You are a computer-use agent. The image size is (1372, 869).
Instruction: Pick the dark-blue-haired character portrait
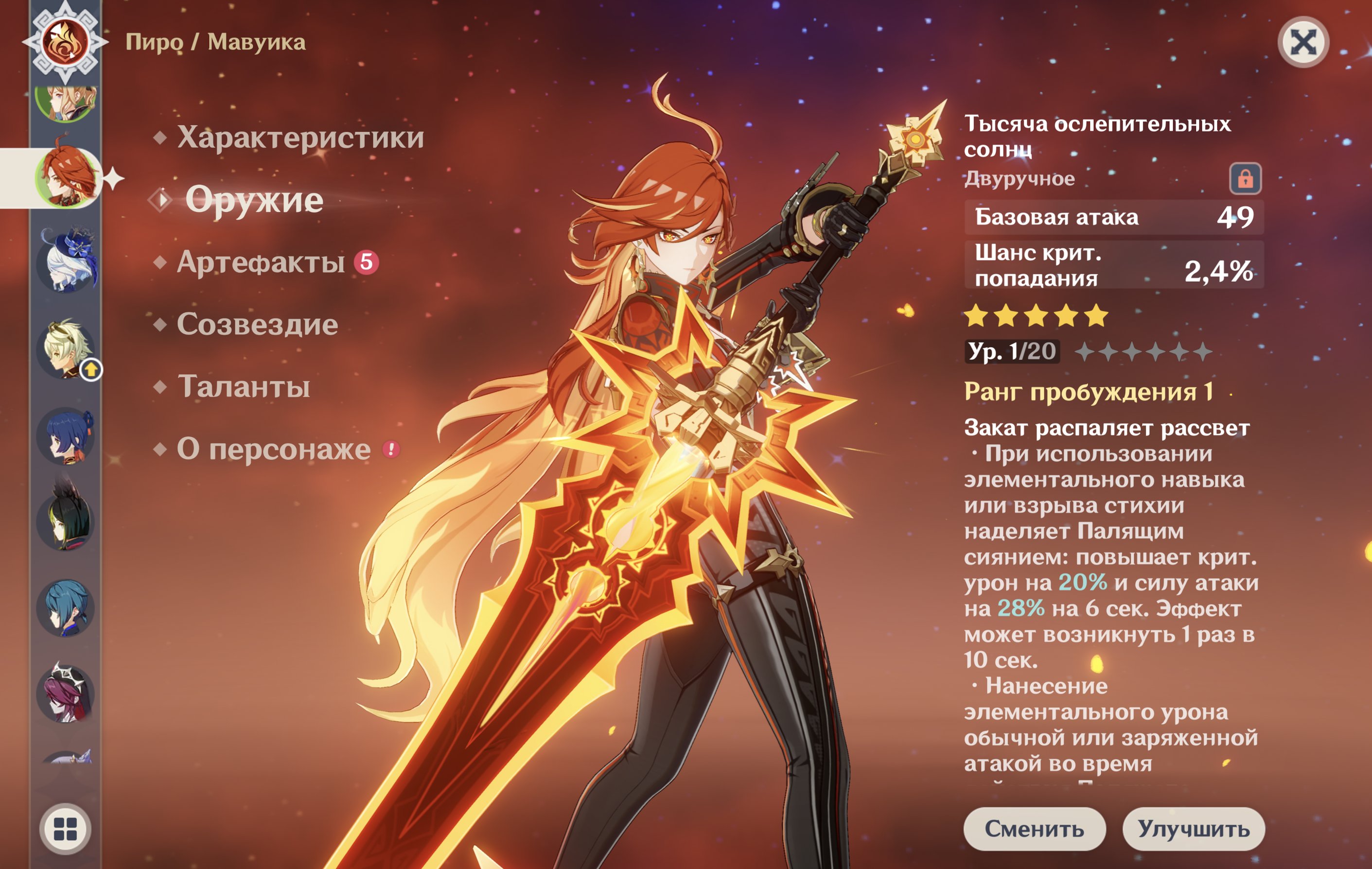66,435
